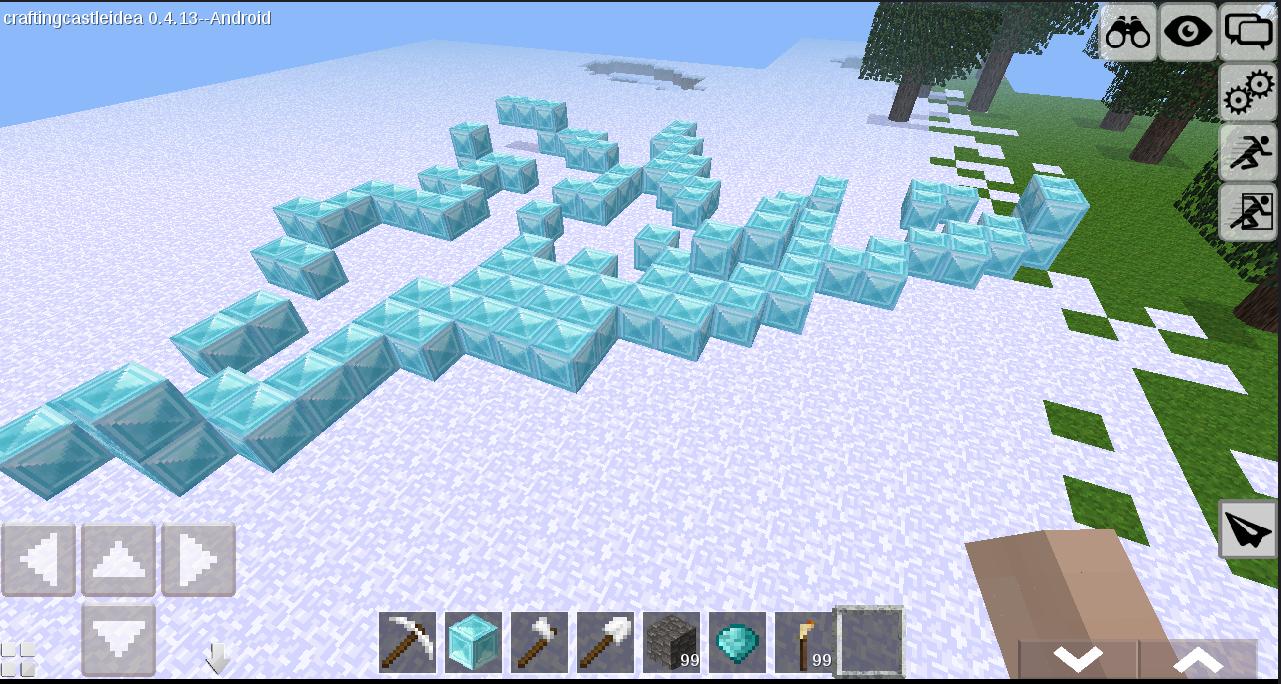Tap the small drop-item down arrow icon

(217, 658)
